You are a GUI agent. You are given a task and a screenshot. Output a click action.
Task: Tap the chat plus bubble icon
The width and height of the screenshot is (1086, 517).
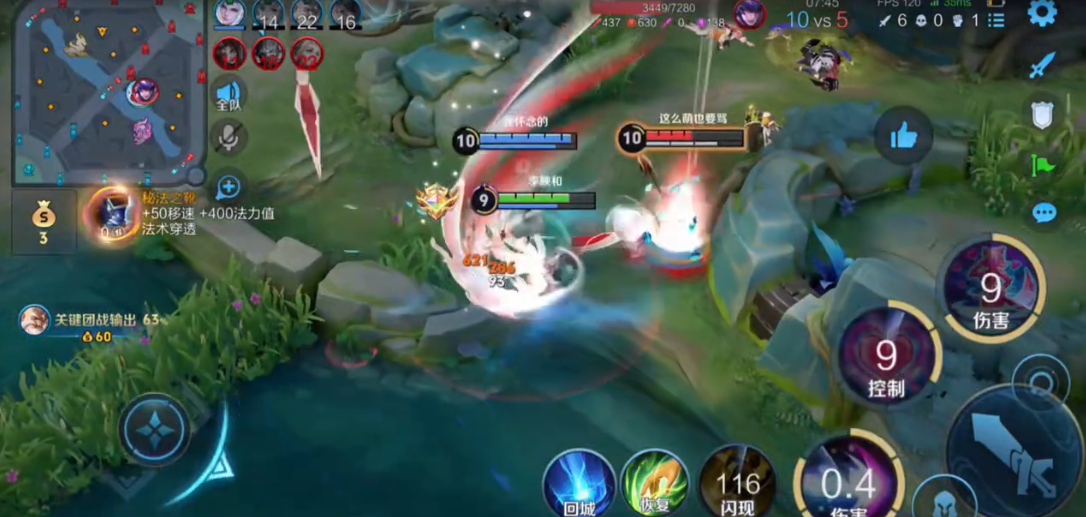[x=228, y=186]
